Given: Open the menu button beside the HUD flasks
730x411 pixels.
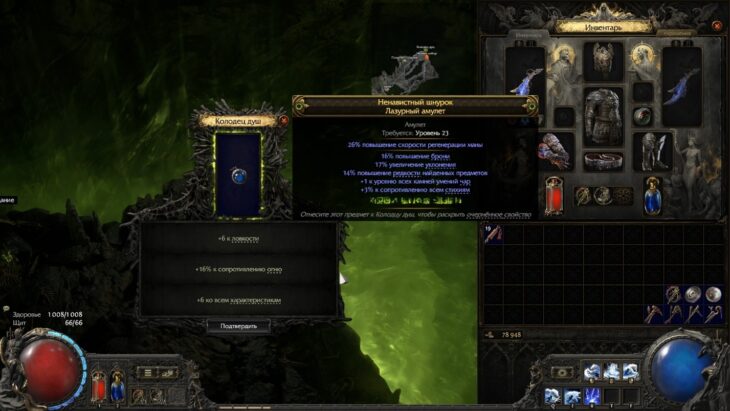Looking at the screenshot, I should pos(145,371).
